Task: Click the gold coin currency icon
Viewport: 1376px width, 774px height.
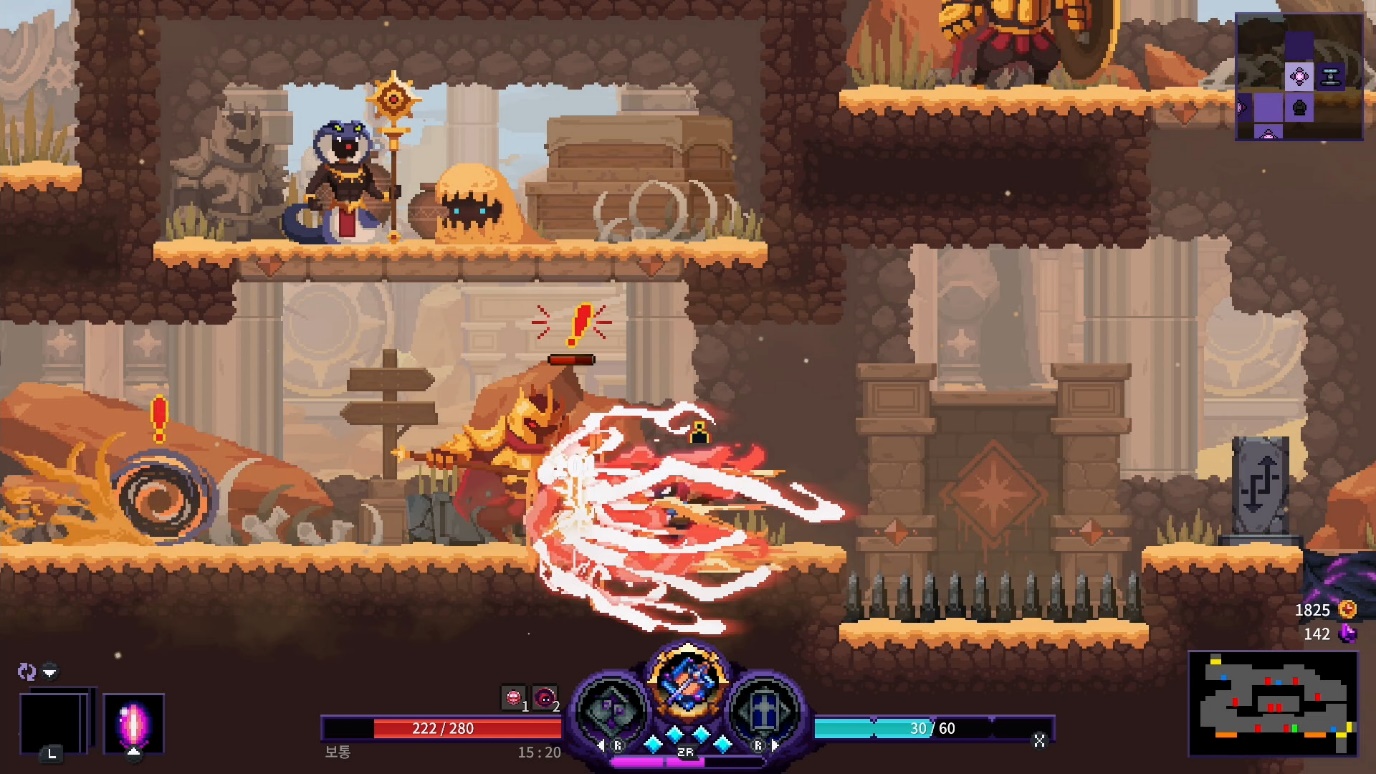Action: tap(1347, 609)
